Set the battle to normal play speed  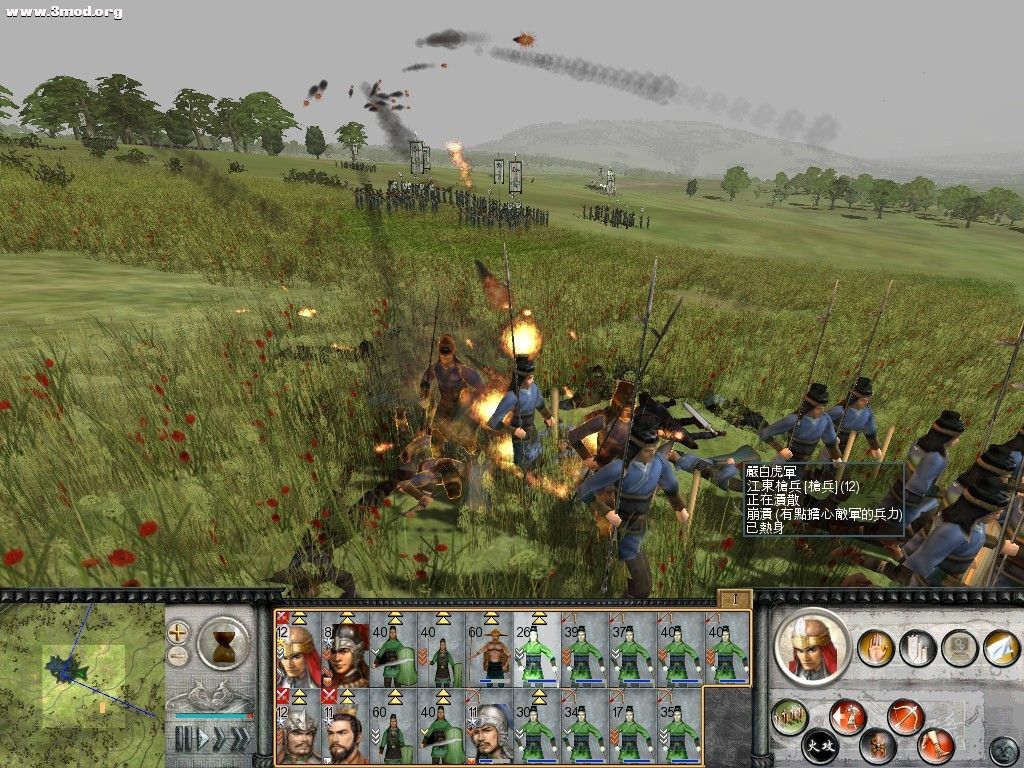point(201,739)
